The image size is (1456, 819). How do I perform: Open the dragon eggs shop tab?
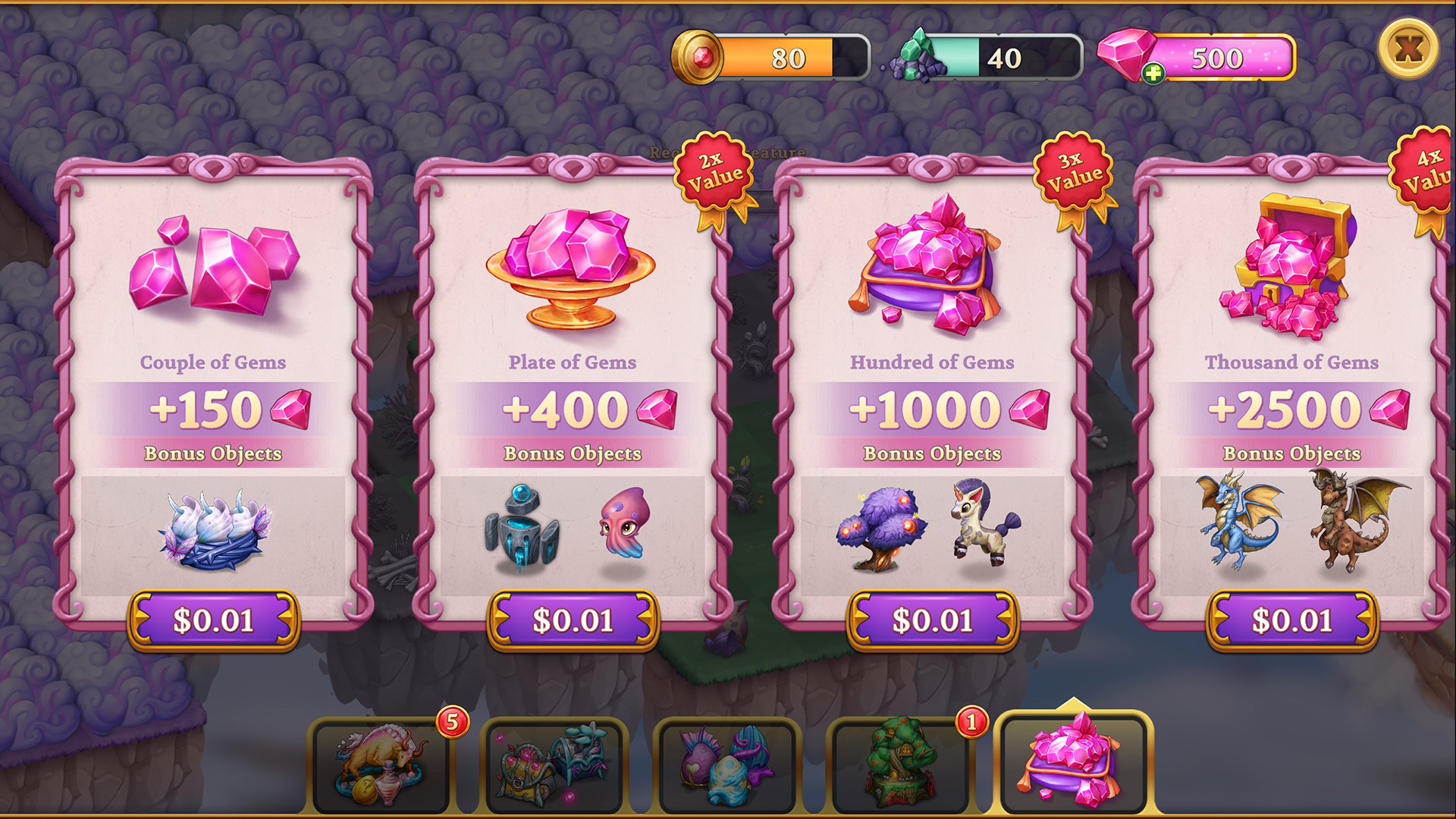click(x=728, y=761)
